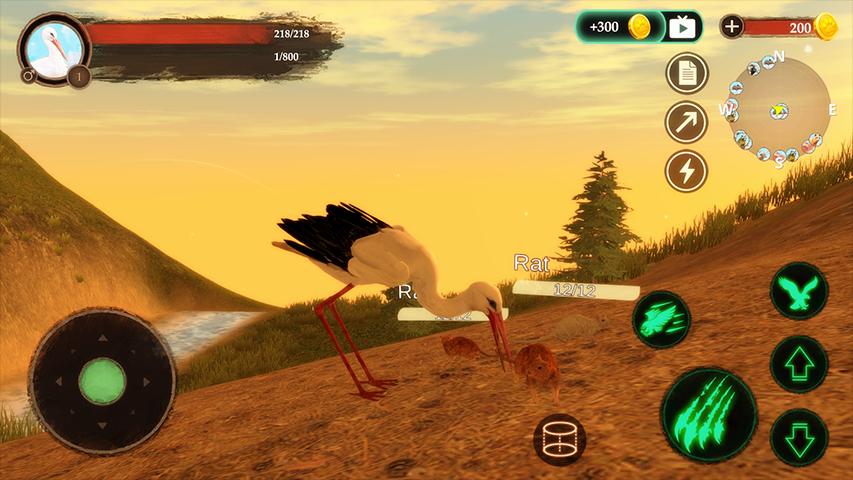Click the cylinder ring button
Viewport: 853px width, 480px height.
point(561,437)
